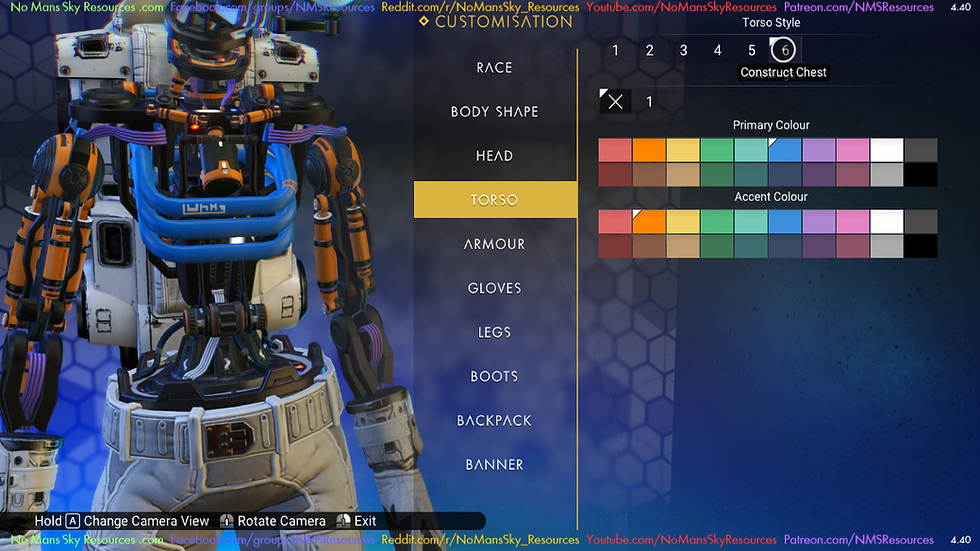Go to the Gloves category
980x551 pixels.
pos(494,288)
